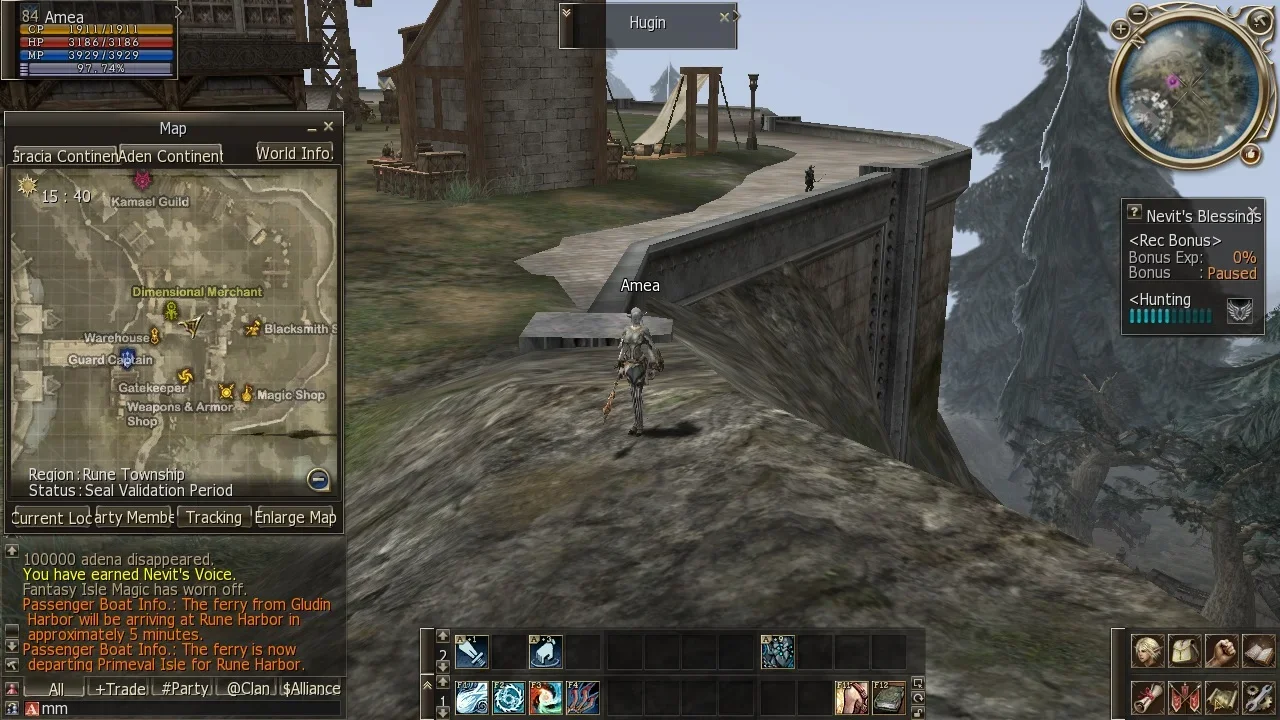The height and width of the screenshot is (720, 1280).
Task: Open the character status portrait icon
Action: [1147, 651]
